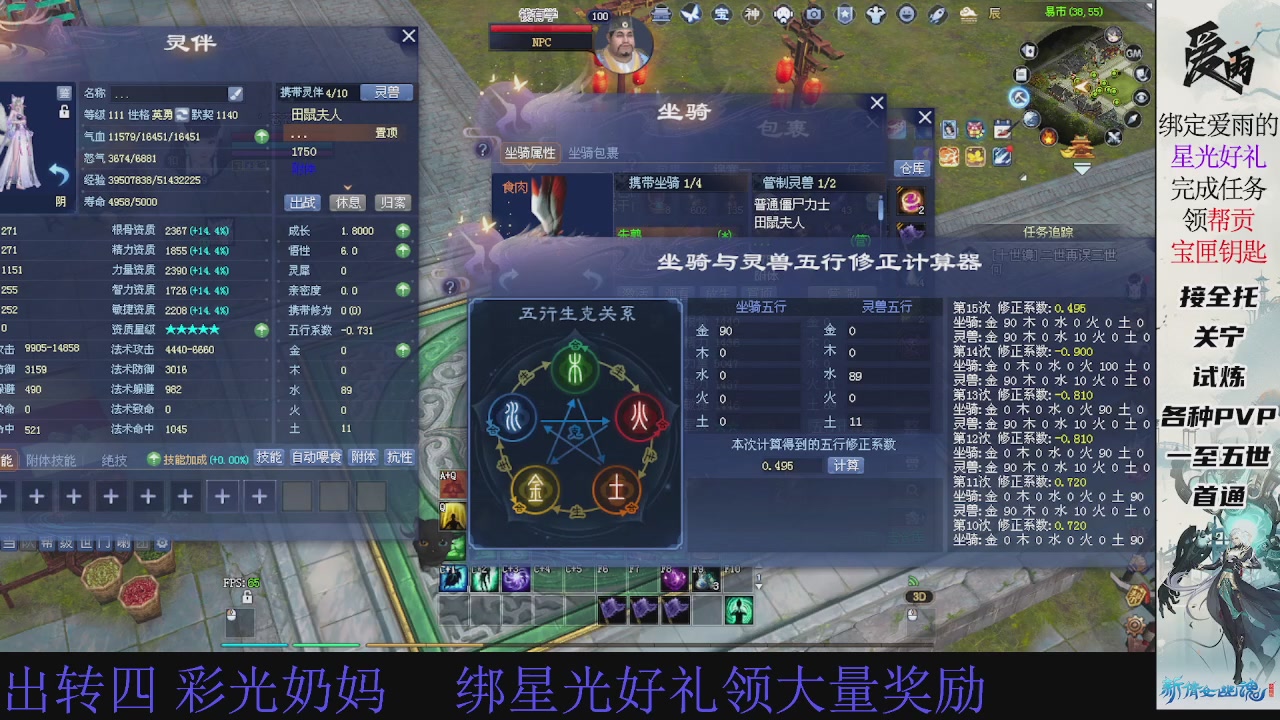This screenshot has height=720, width=1280.
Task: Click the pet quality star rating row
Action: pos(190,328)
